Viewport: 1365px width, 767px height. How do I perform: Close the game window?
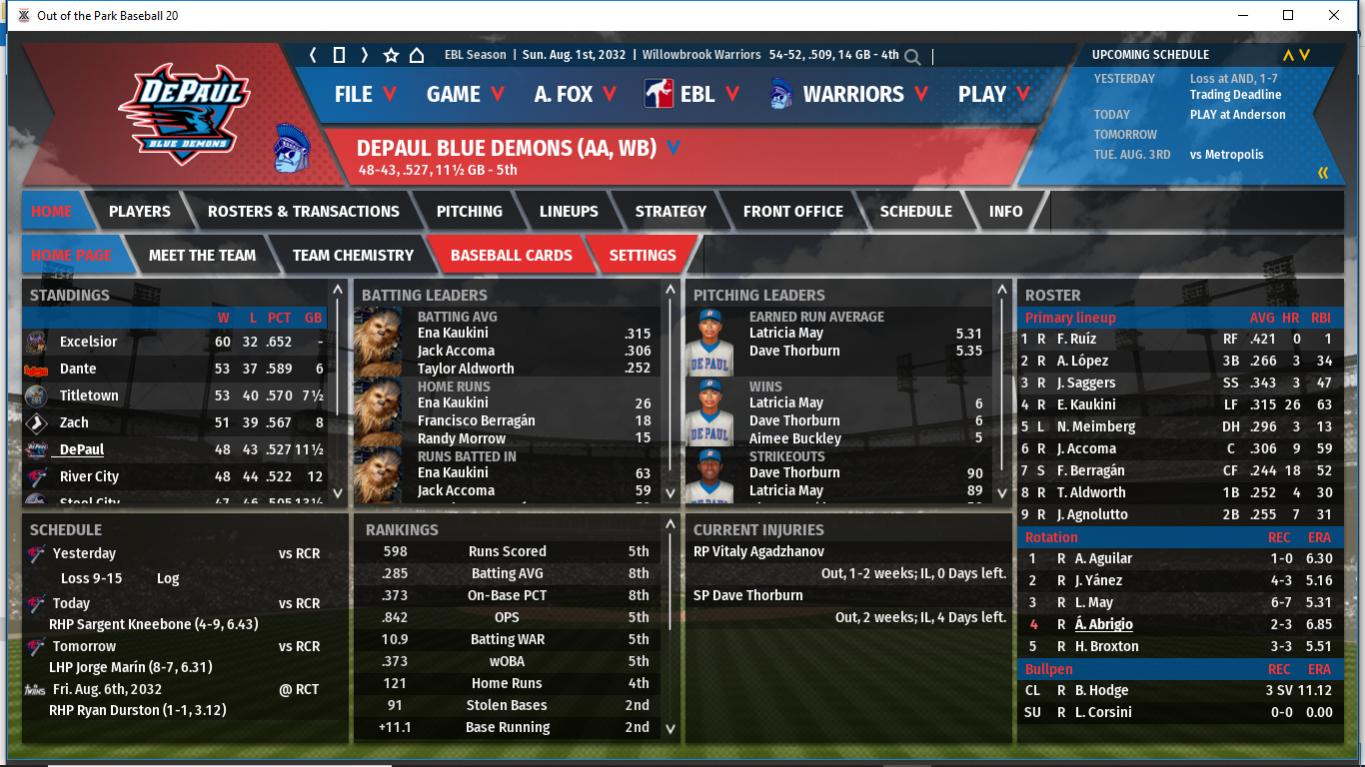[1334, 15]
